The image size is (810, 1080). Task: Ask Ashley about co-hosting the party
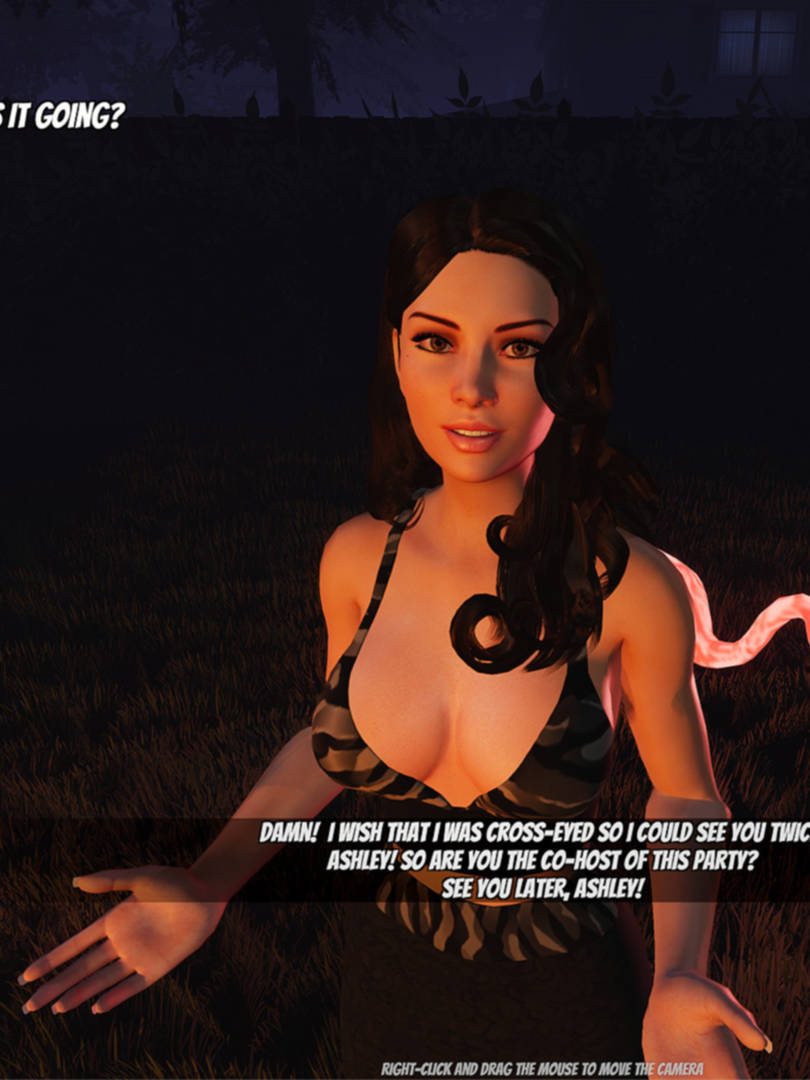(x=538, y=861)
